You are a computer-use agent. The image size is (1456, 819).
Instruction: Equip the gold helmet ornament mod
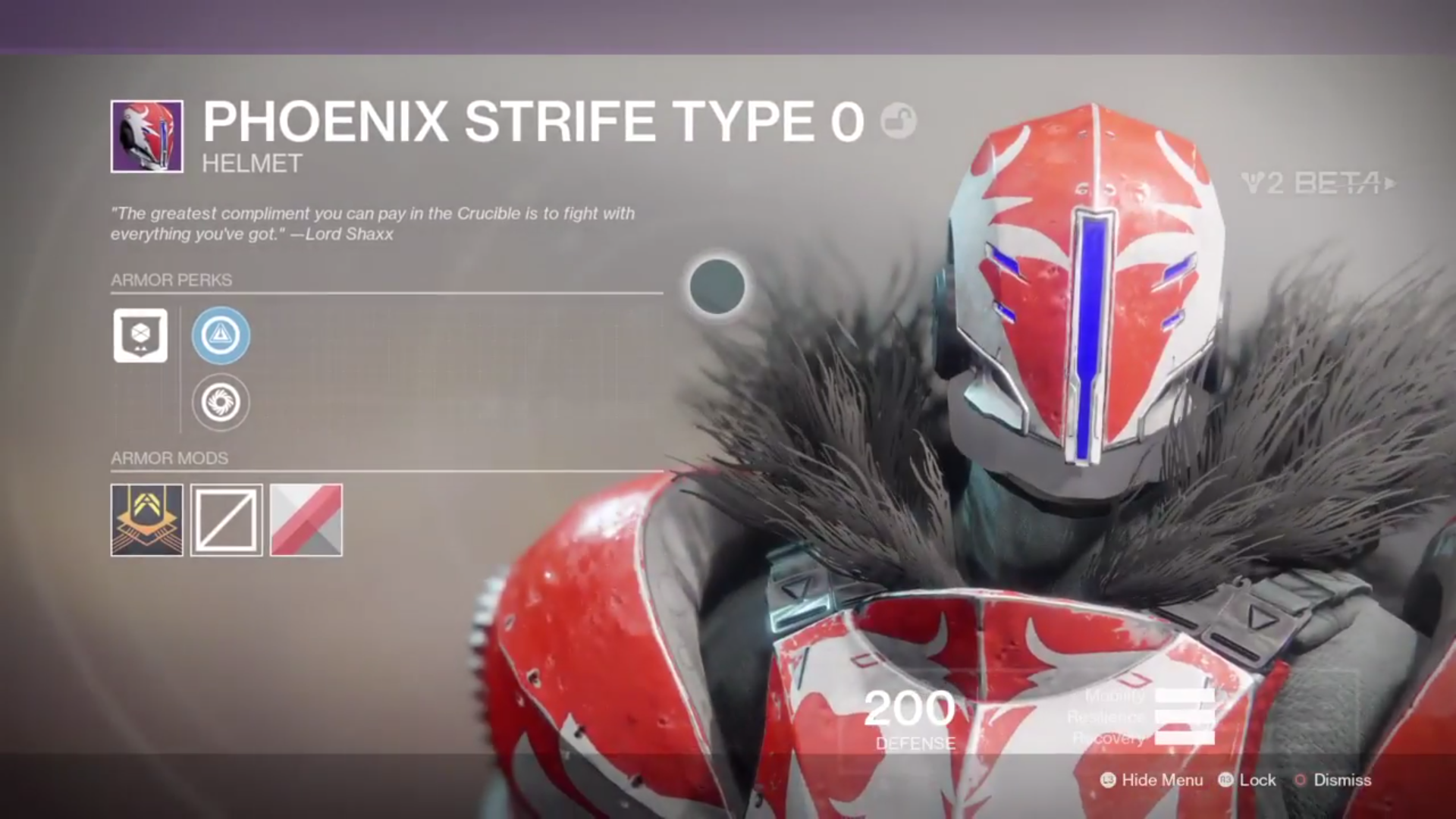click(146, 521)
